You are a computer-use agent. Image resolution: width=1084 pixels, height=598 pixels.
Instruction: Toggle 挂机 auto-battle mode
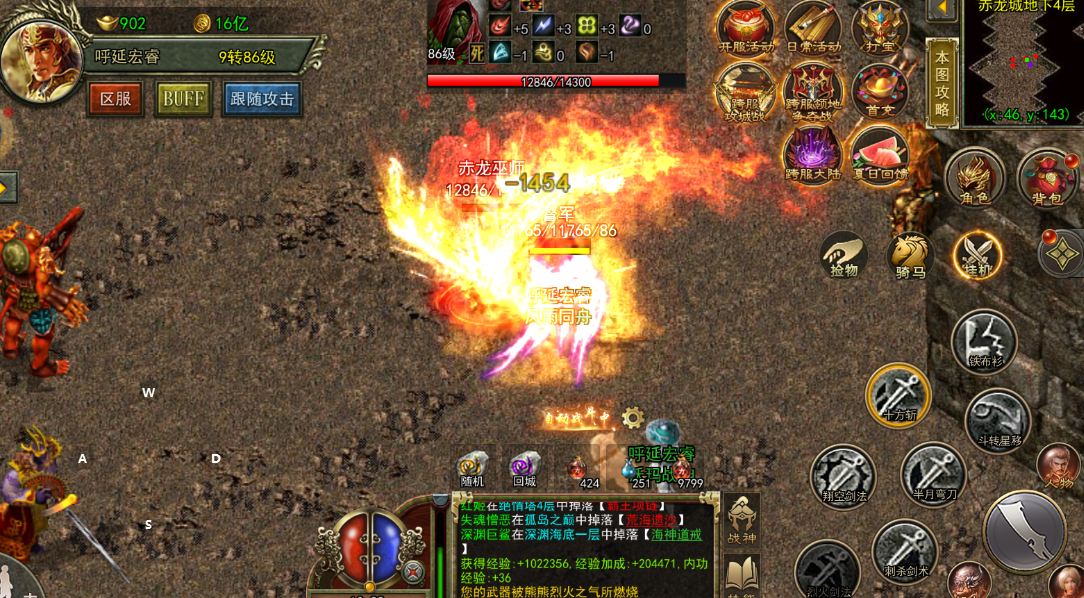977,254
